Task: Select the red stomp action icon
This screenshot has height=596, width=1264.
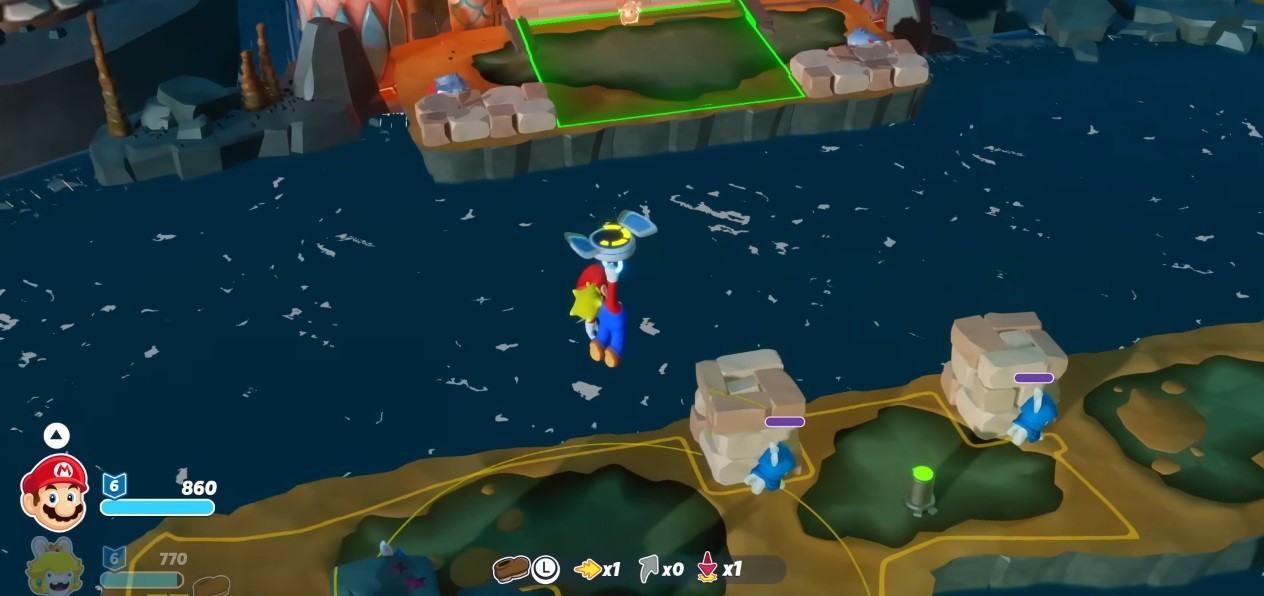Action: click(x=708, y=569)
